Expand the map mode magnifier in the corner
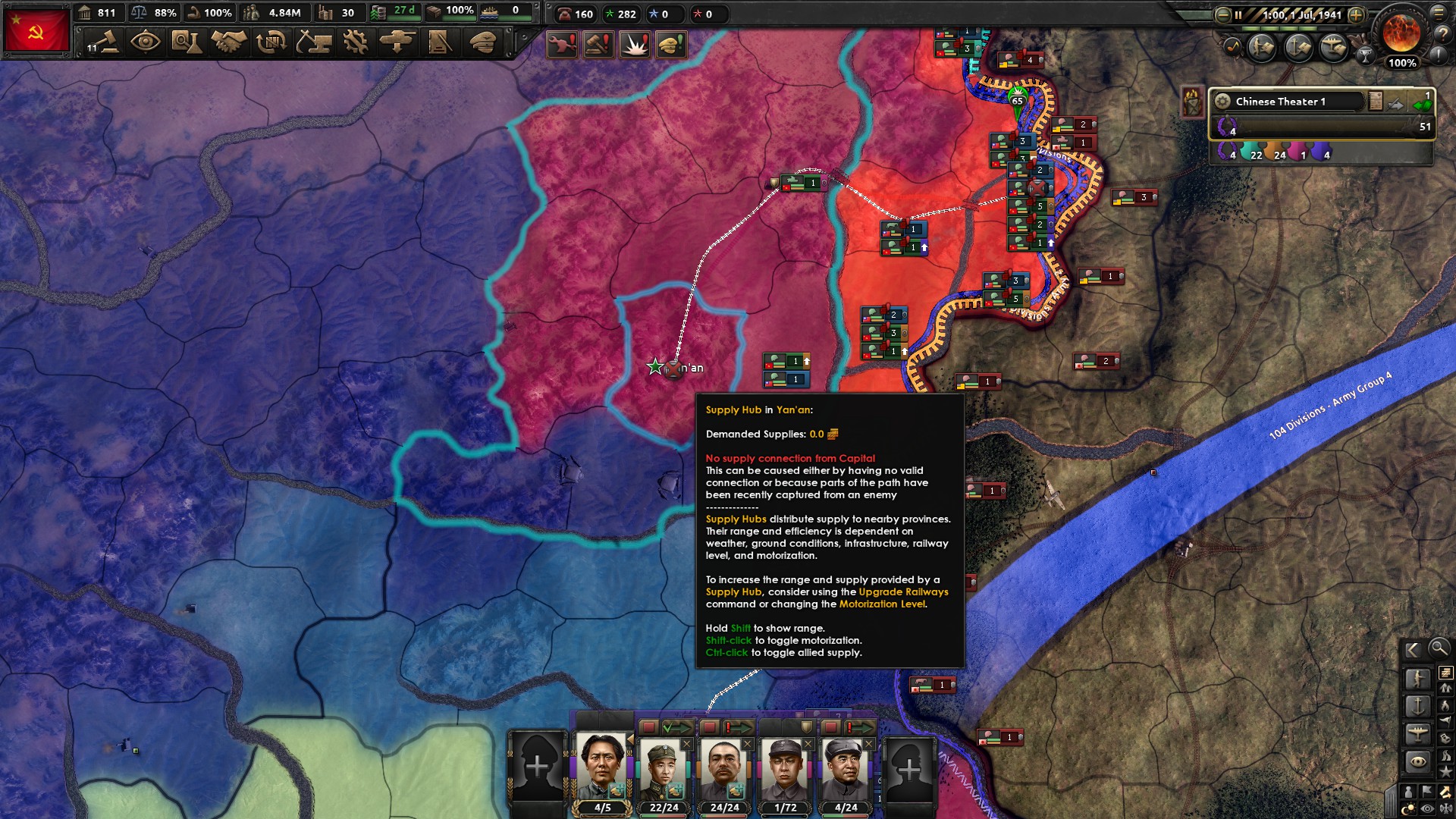The image size is (1456, 819). point(1439,649)
